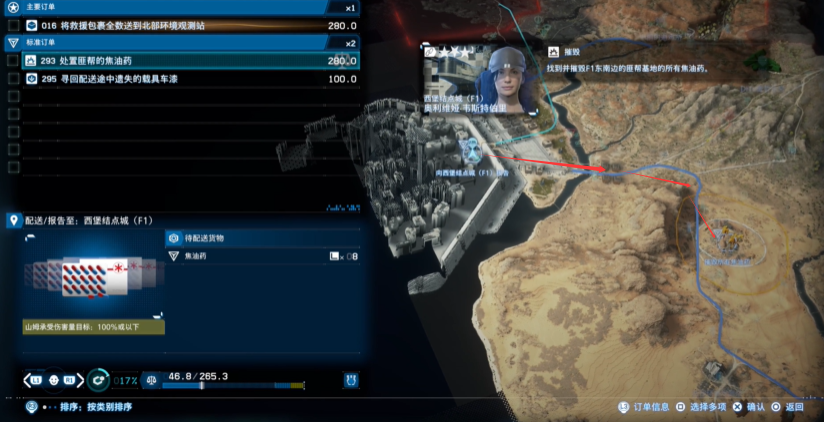
Task: Click the blue magnet icon at panel's bottom-right
Action: tap(351, 379)
